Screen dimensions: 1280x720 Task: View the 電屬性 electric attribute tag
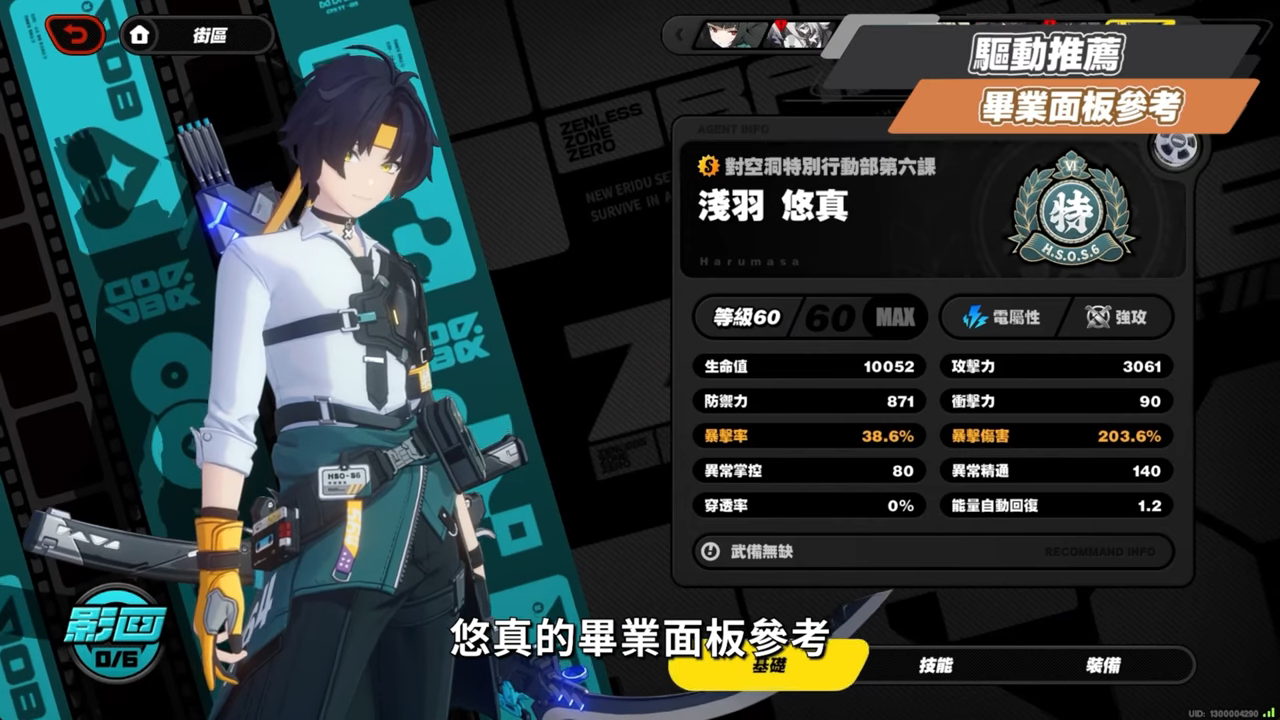pos(1000,317)
